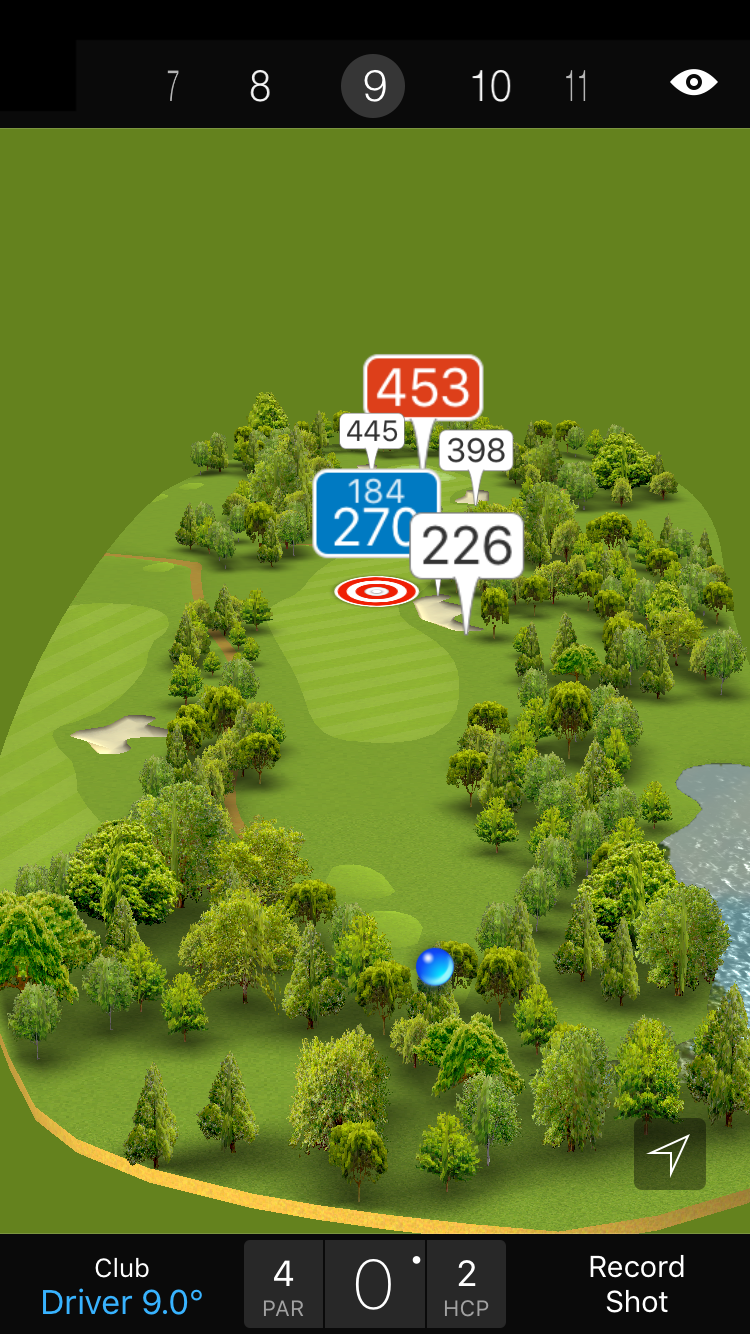The width and height of the screenshot is (750, 1334).
Task: Choose hole 11 from the hole list
Action: [x=576, y=87]
